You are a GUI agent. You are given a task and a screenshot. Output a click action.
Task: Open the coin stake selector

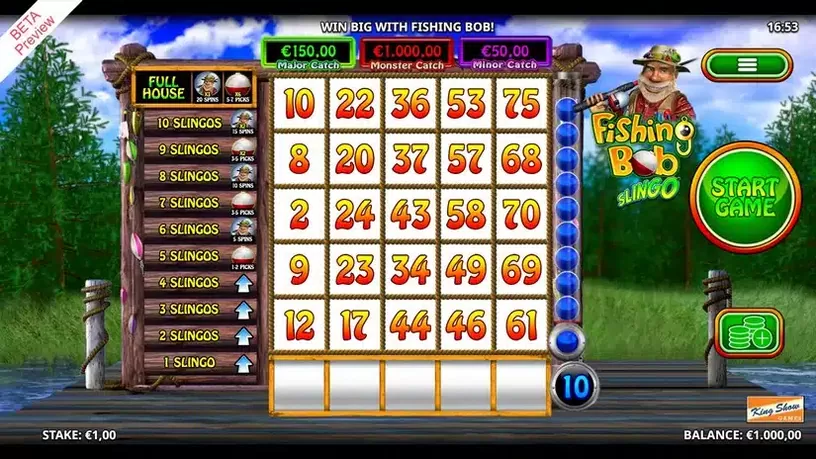click(748, 333)
